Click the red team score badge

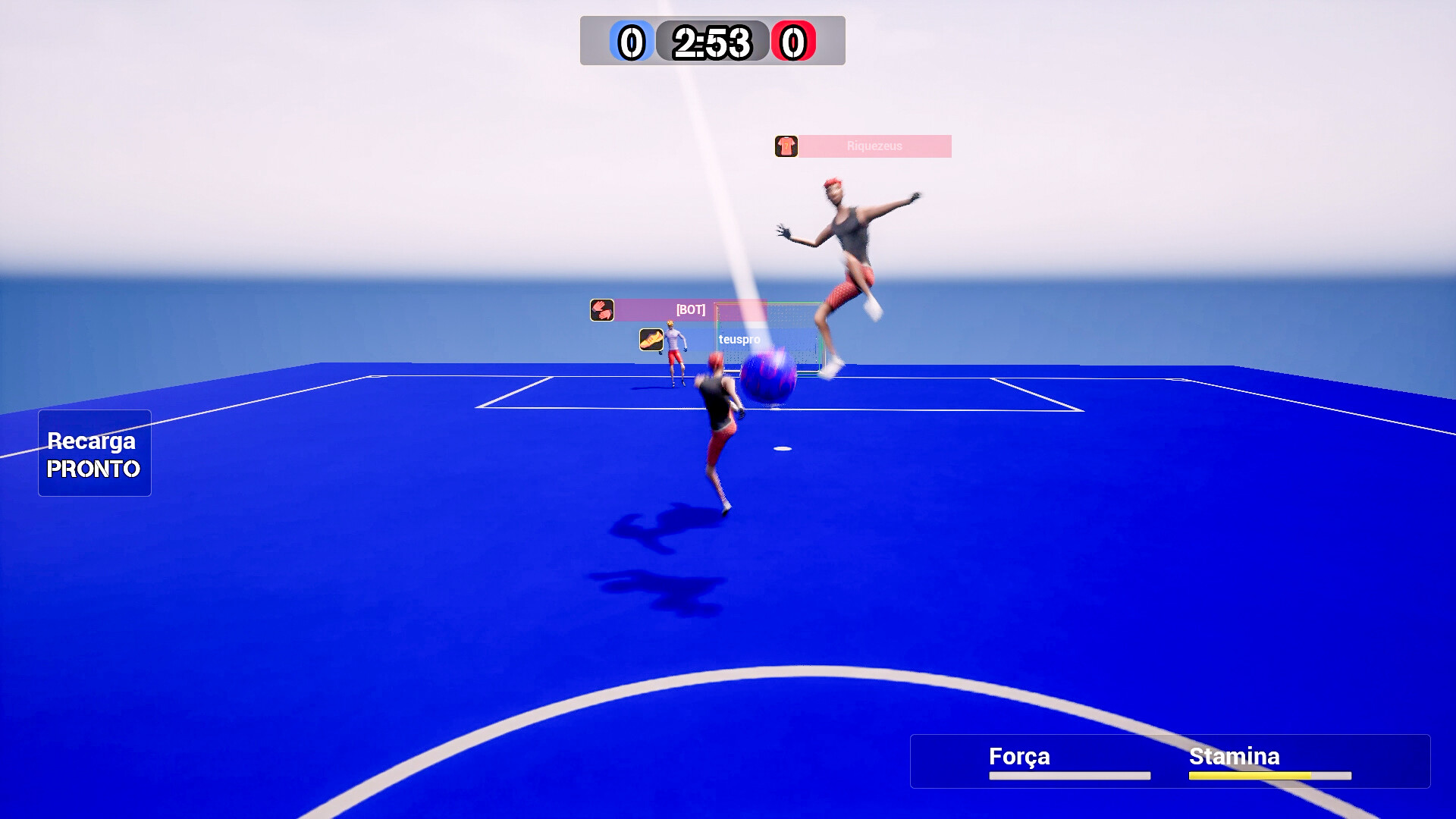click(795, 42)
